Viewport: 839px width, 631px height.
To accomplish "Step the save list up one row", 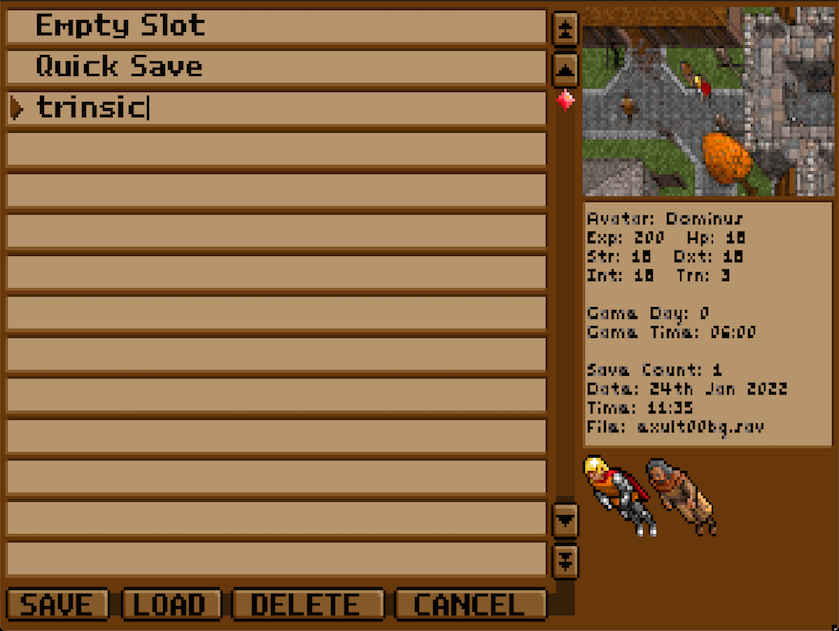I will pyautogui.click(x=565, y=69).
